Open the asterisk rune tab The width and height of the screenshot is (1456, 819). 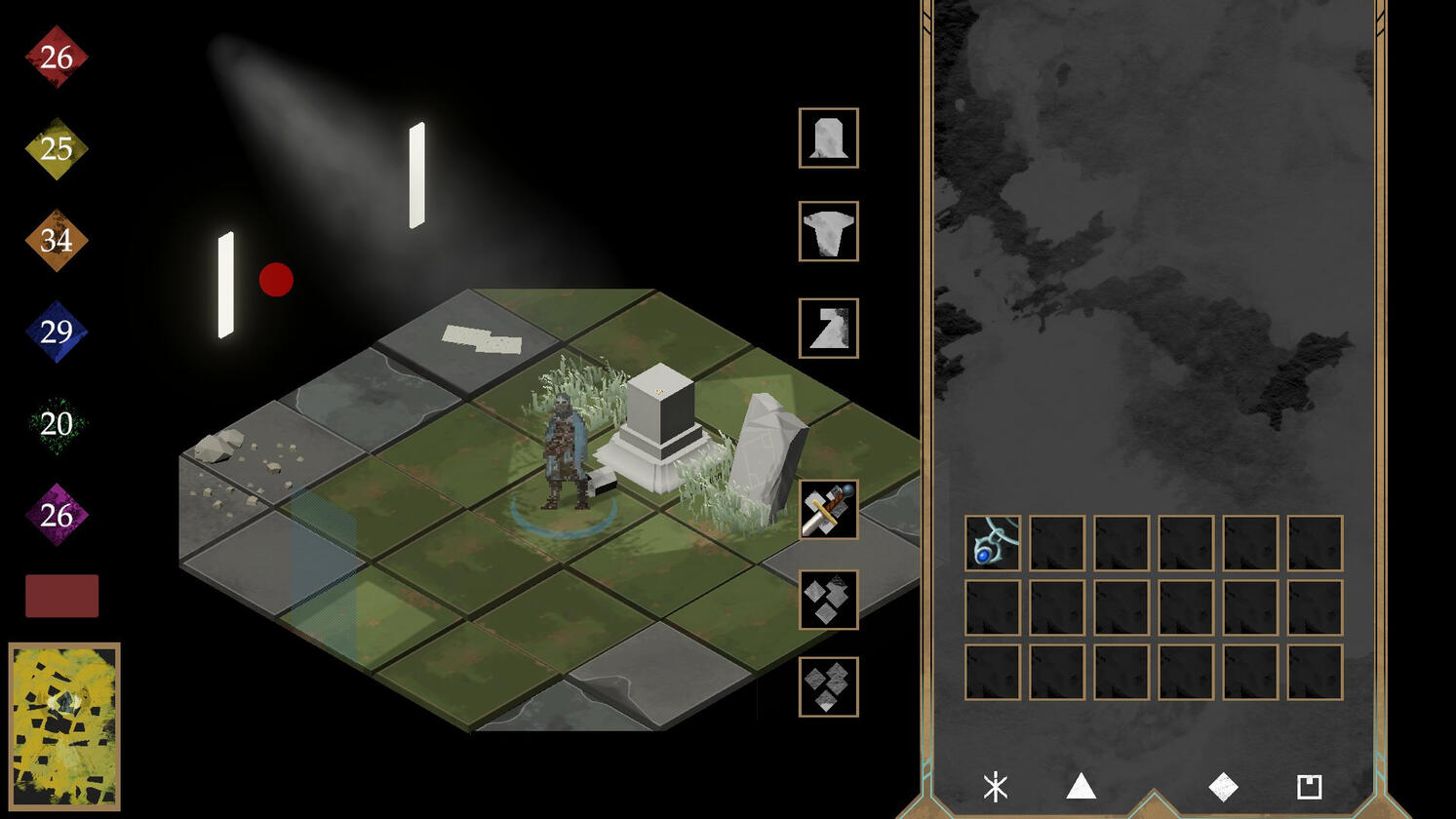click(995, 787)
